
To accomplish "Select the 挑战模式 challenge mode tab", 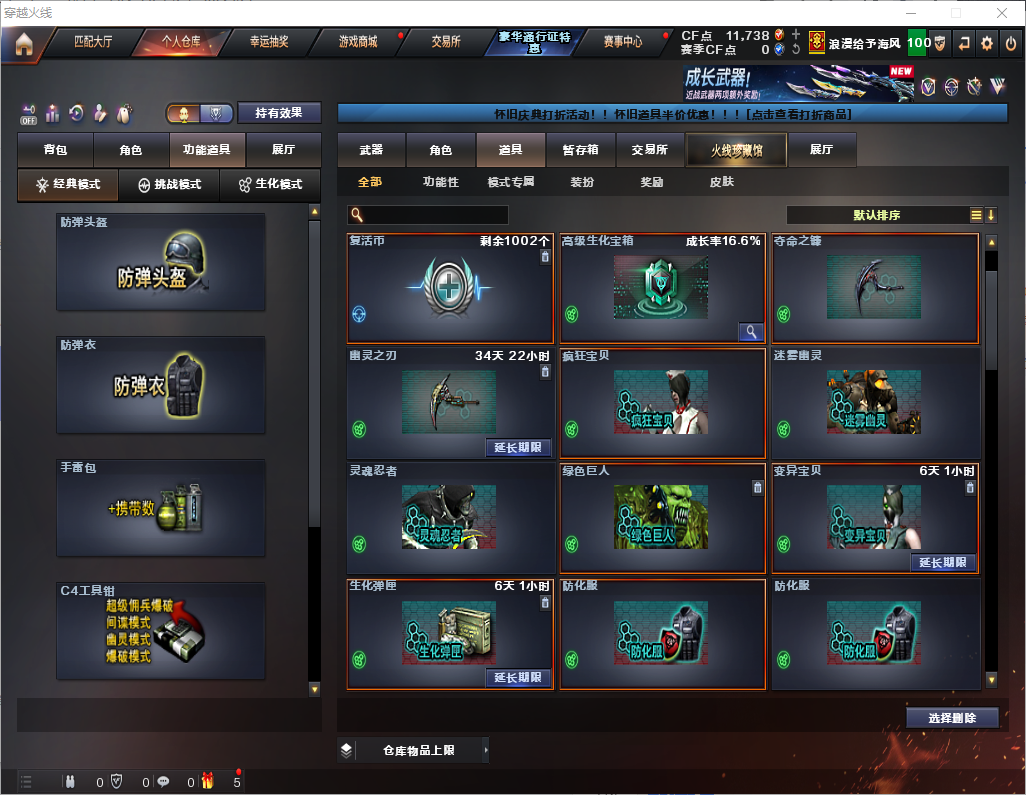I will (x=169, y=185).
